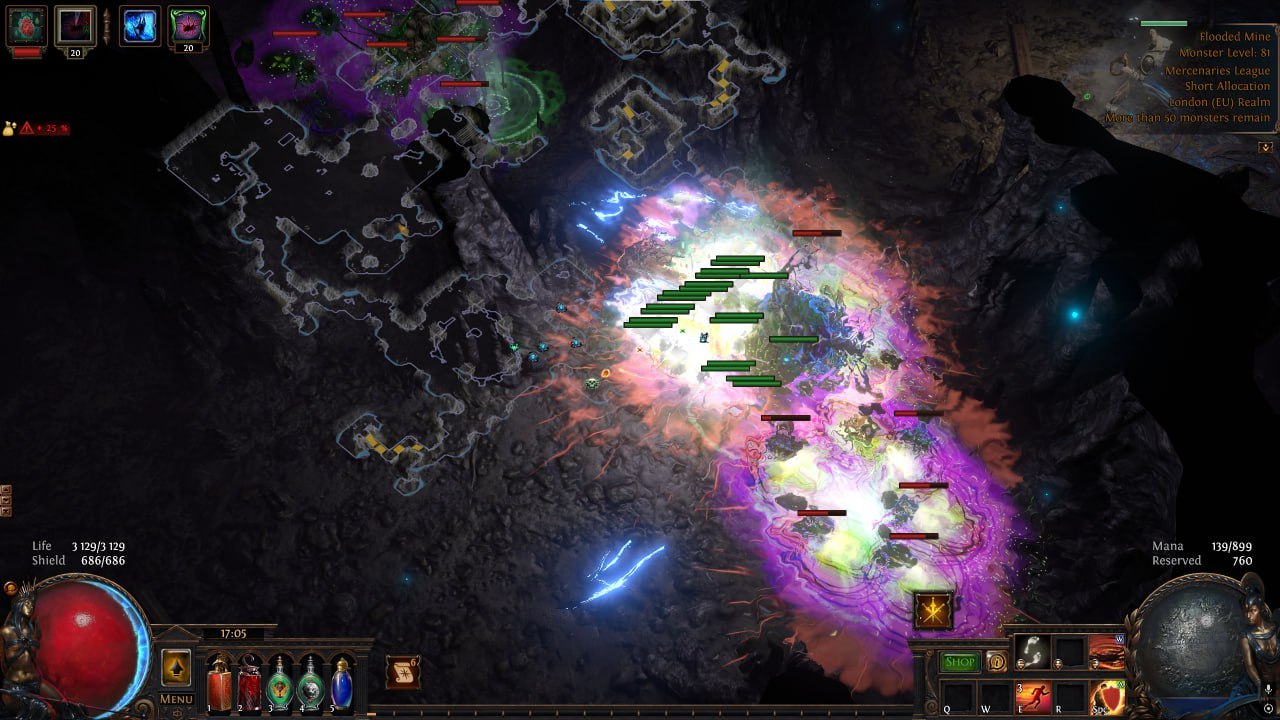1280x720 pixels.
Task: Activate the running man skill on E
Action: pos(1033,697)
